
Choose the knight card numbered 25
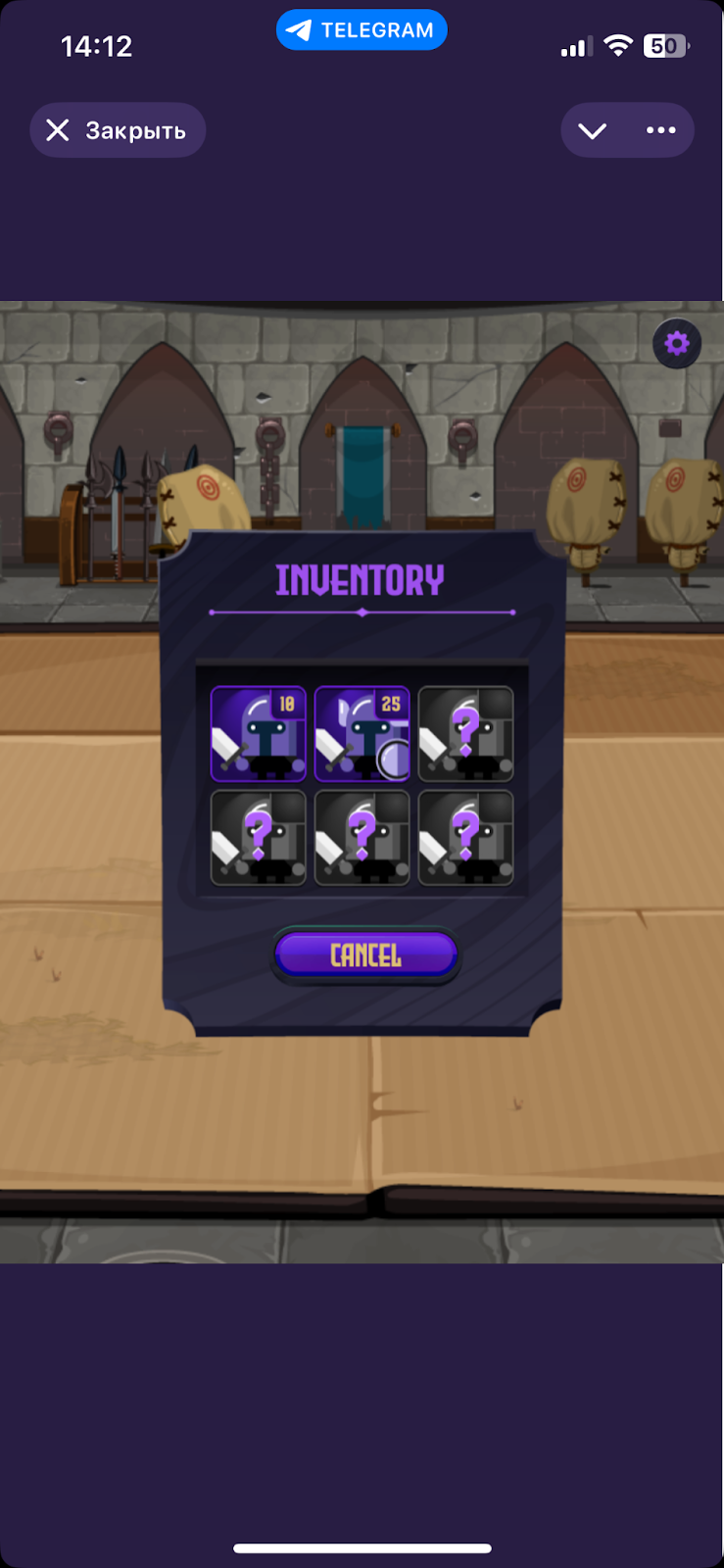[362, 733]
